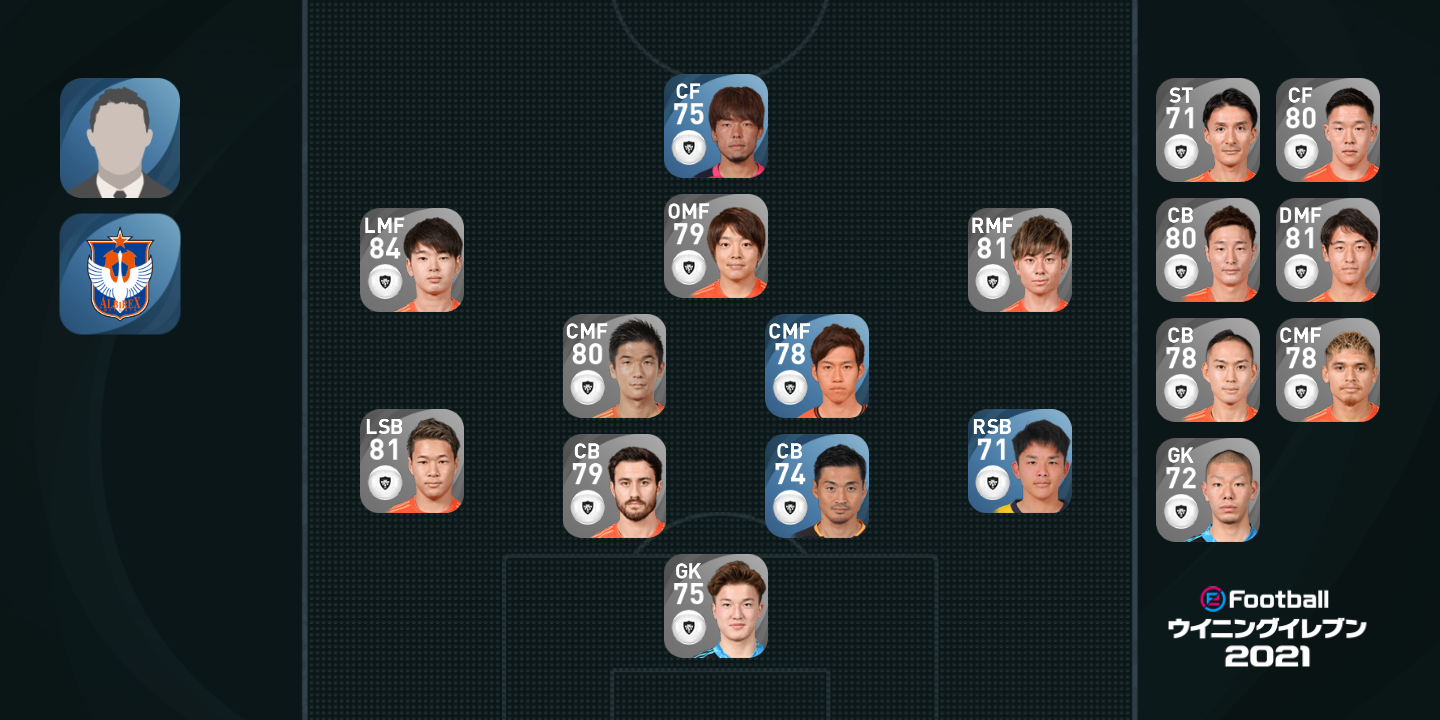Choose the CB 74 starting defender card
Viewport: 1440px width, 720px height.
pos(817,486)
